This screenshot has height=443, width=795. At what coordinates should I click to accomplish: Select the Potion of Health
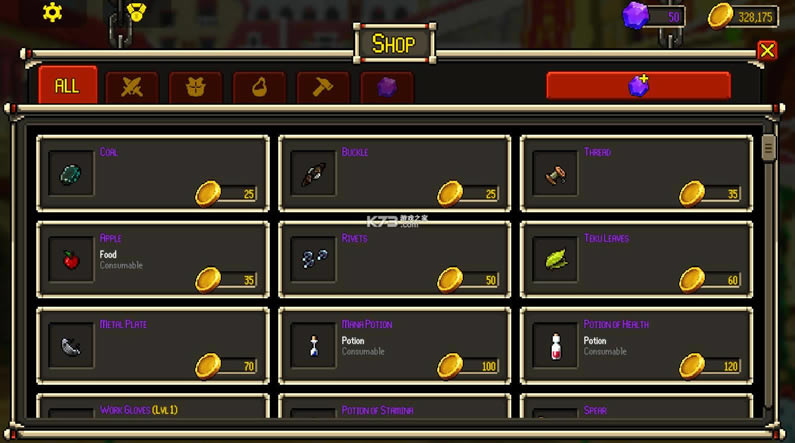[x=636, y=345]
